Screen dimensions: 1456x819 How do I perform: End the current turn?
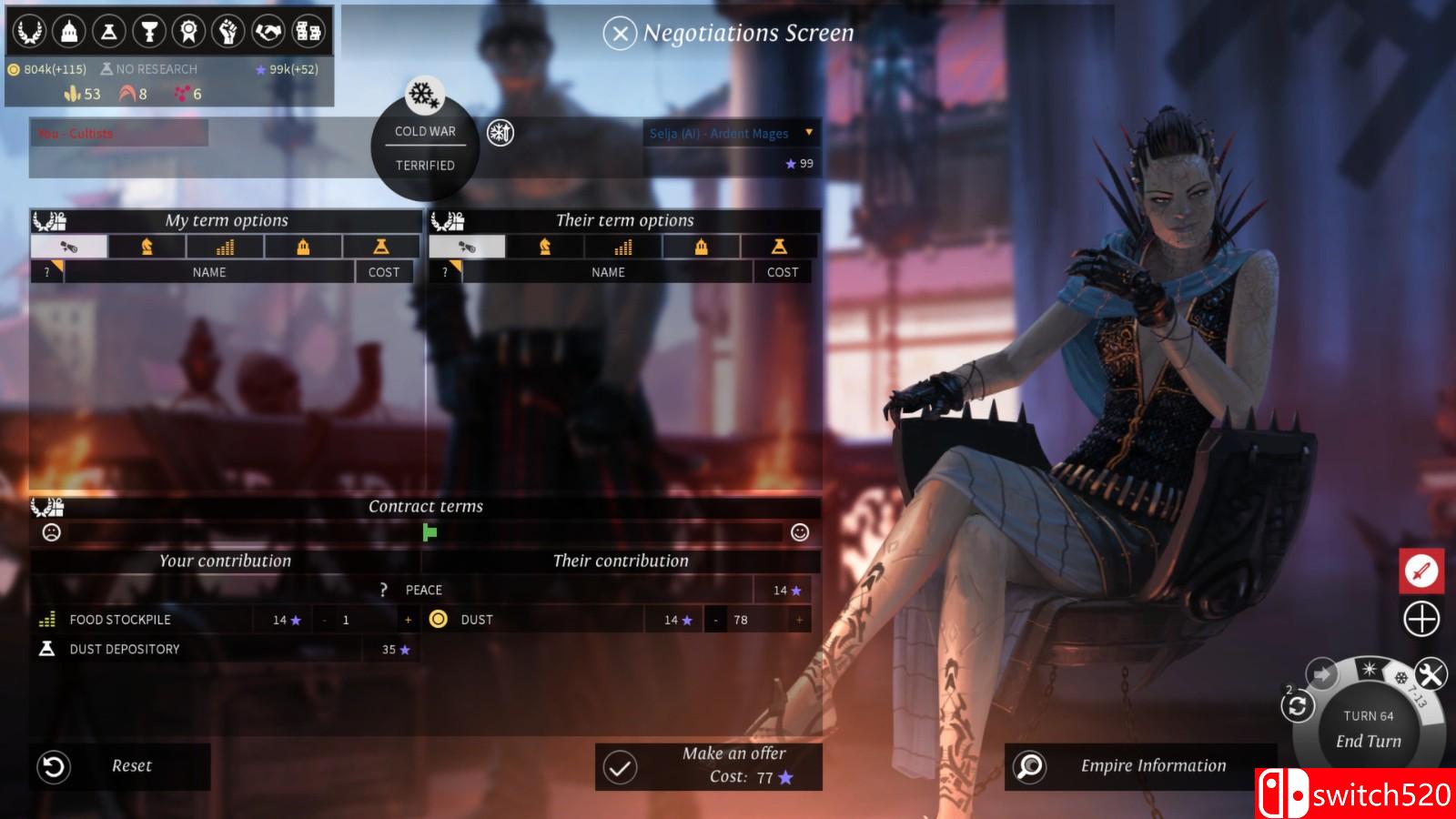(1369, 741)
